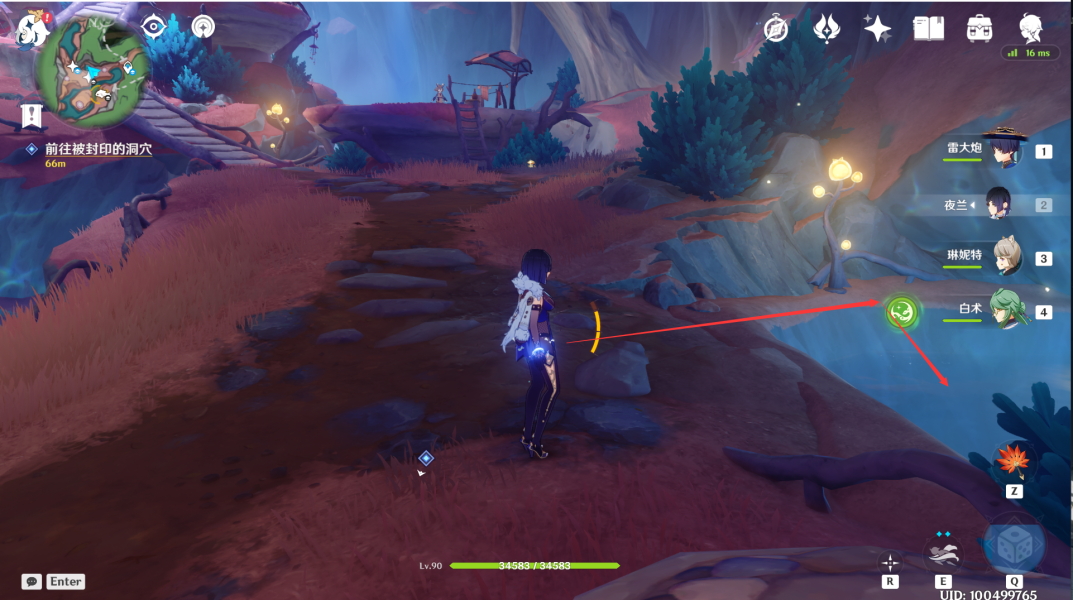Screen dimensions: 1073x600
Task: Open the quest journal bookmark icon
Action: click(x=33, y=115)
